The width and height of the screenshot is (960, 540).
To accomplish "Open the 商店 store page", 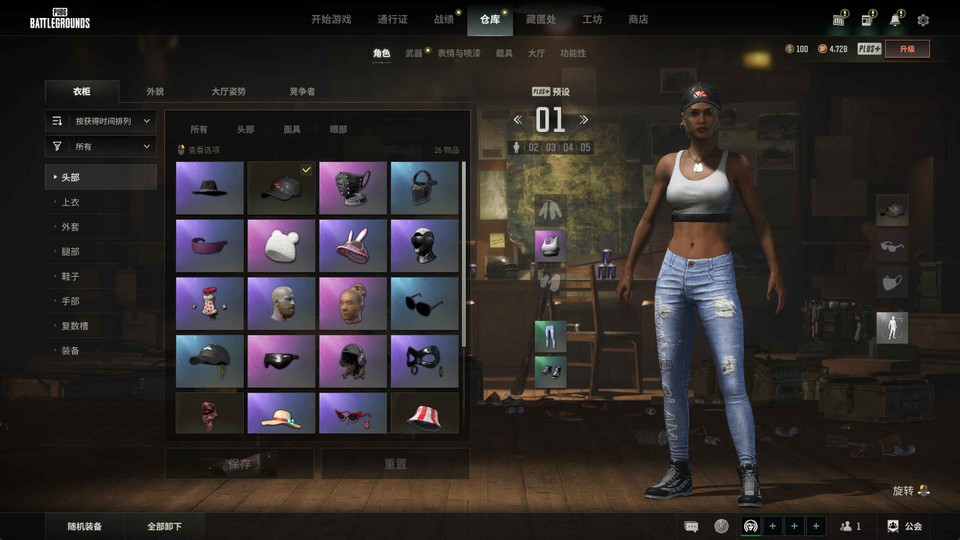I will pos(638,19).
